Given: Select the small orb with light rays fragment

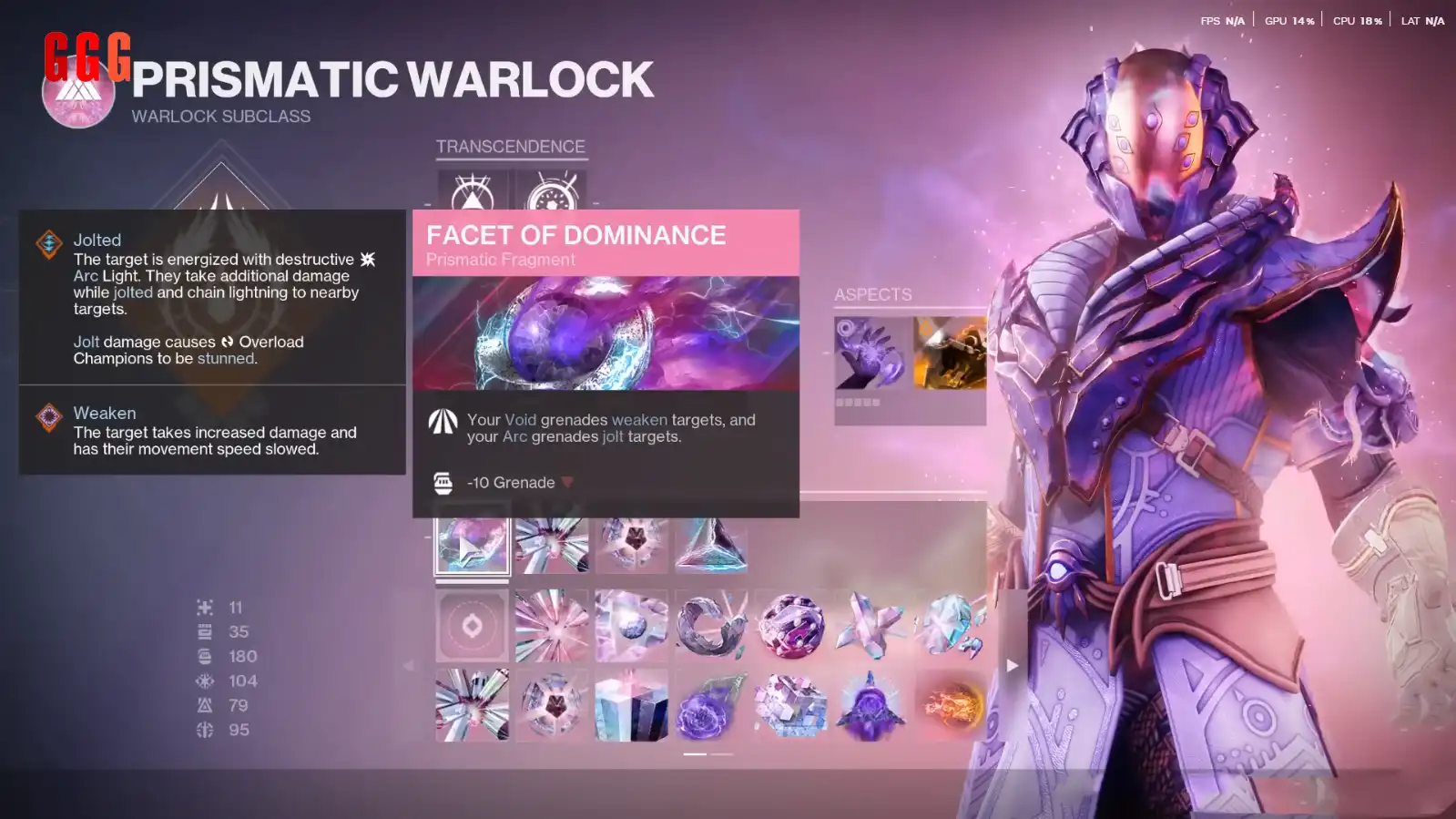Looking at the screenshot, I should pos(631,626).
